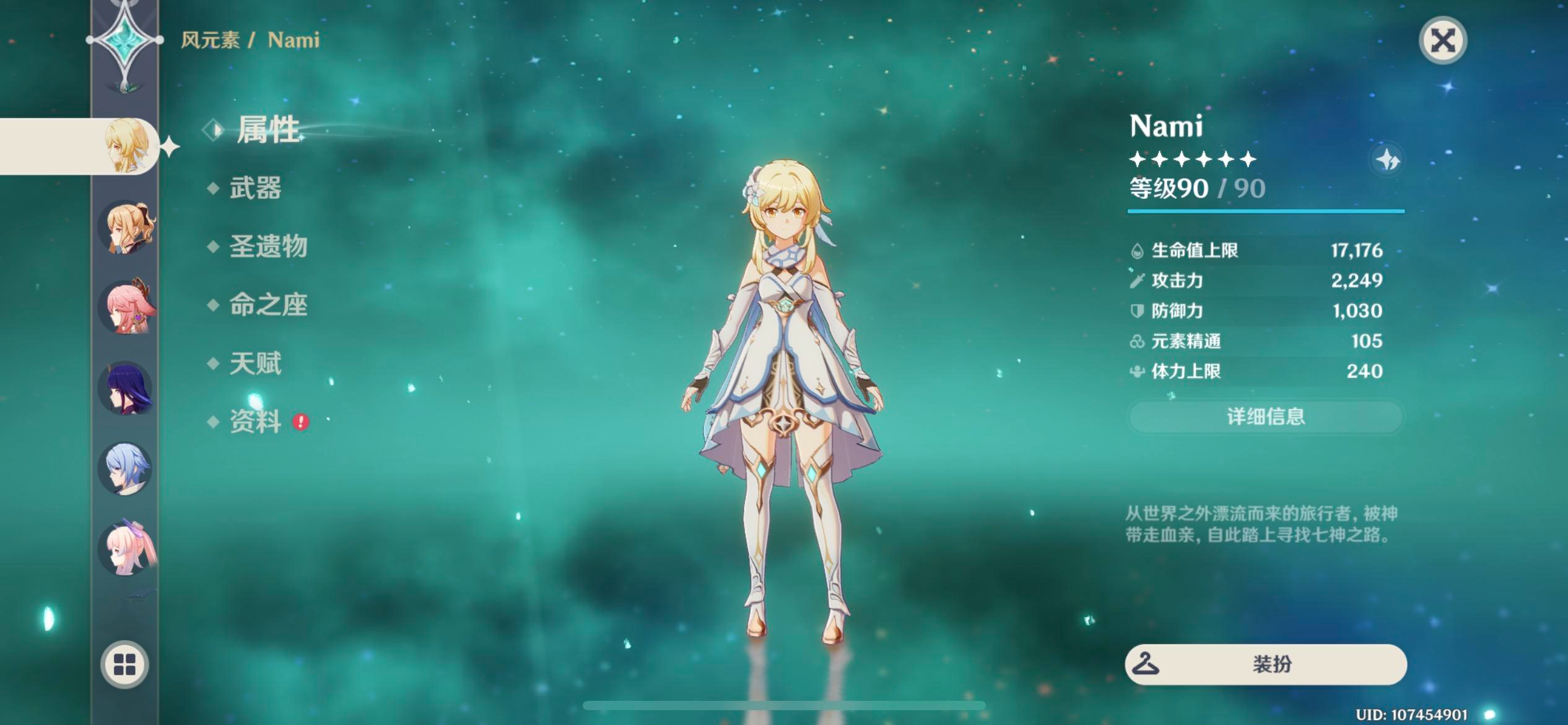Open the 装扮 outfit button

coord(1265,664)
